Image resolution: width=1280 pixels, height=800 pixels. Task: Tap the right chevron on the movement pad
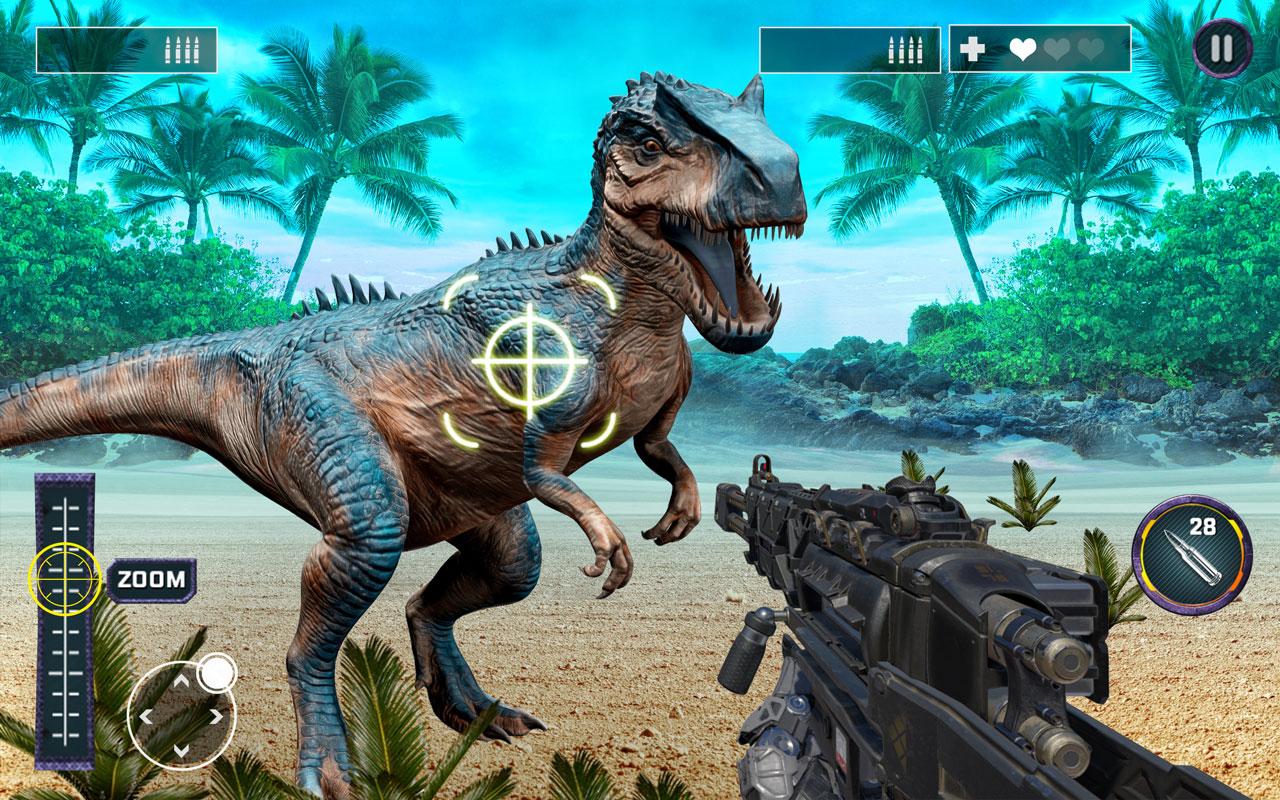[x=216, y=714]
